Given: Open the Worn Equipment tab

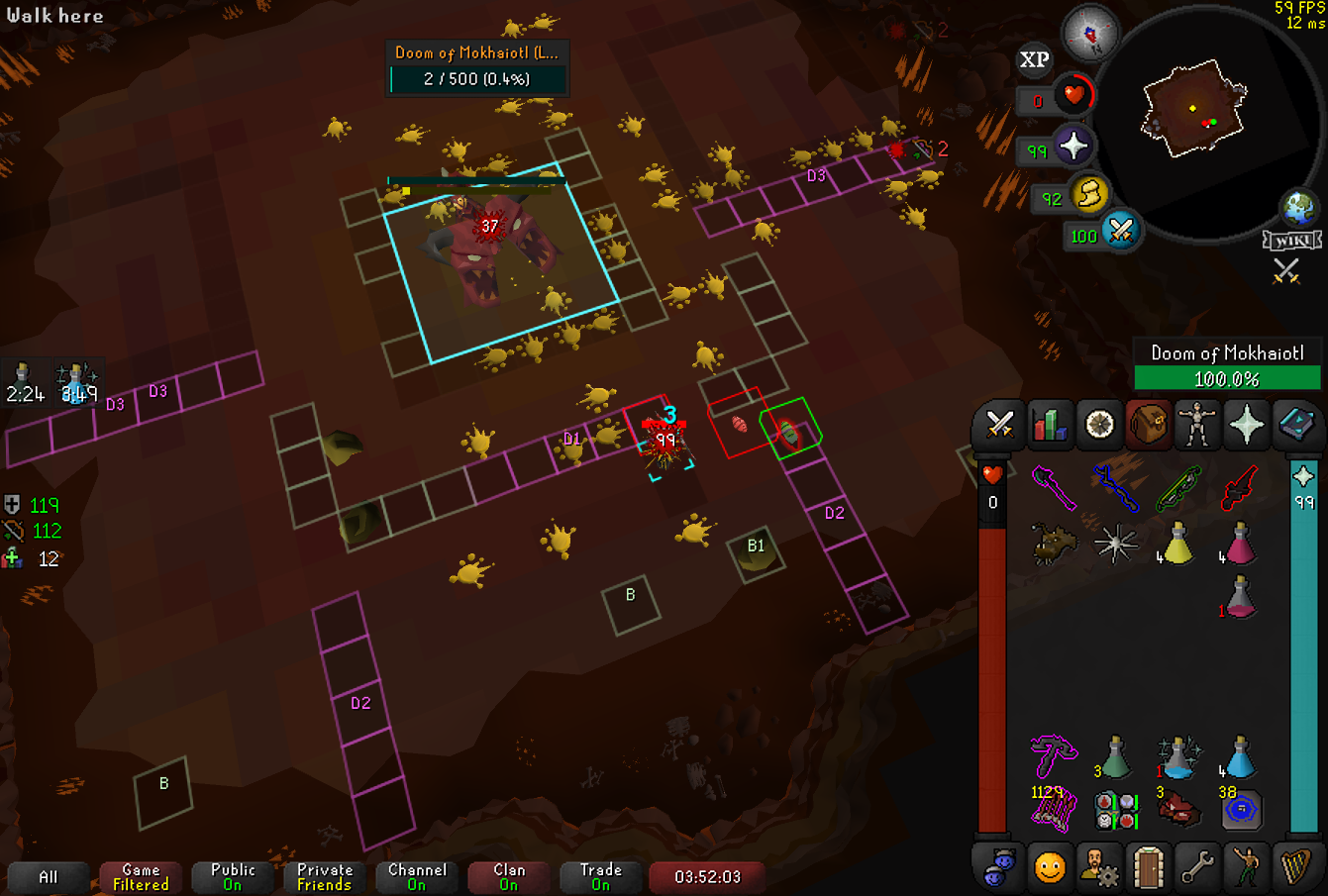Looking at the screenshot, I should click(x=1197, y=426).
